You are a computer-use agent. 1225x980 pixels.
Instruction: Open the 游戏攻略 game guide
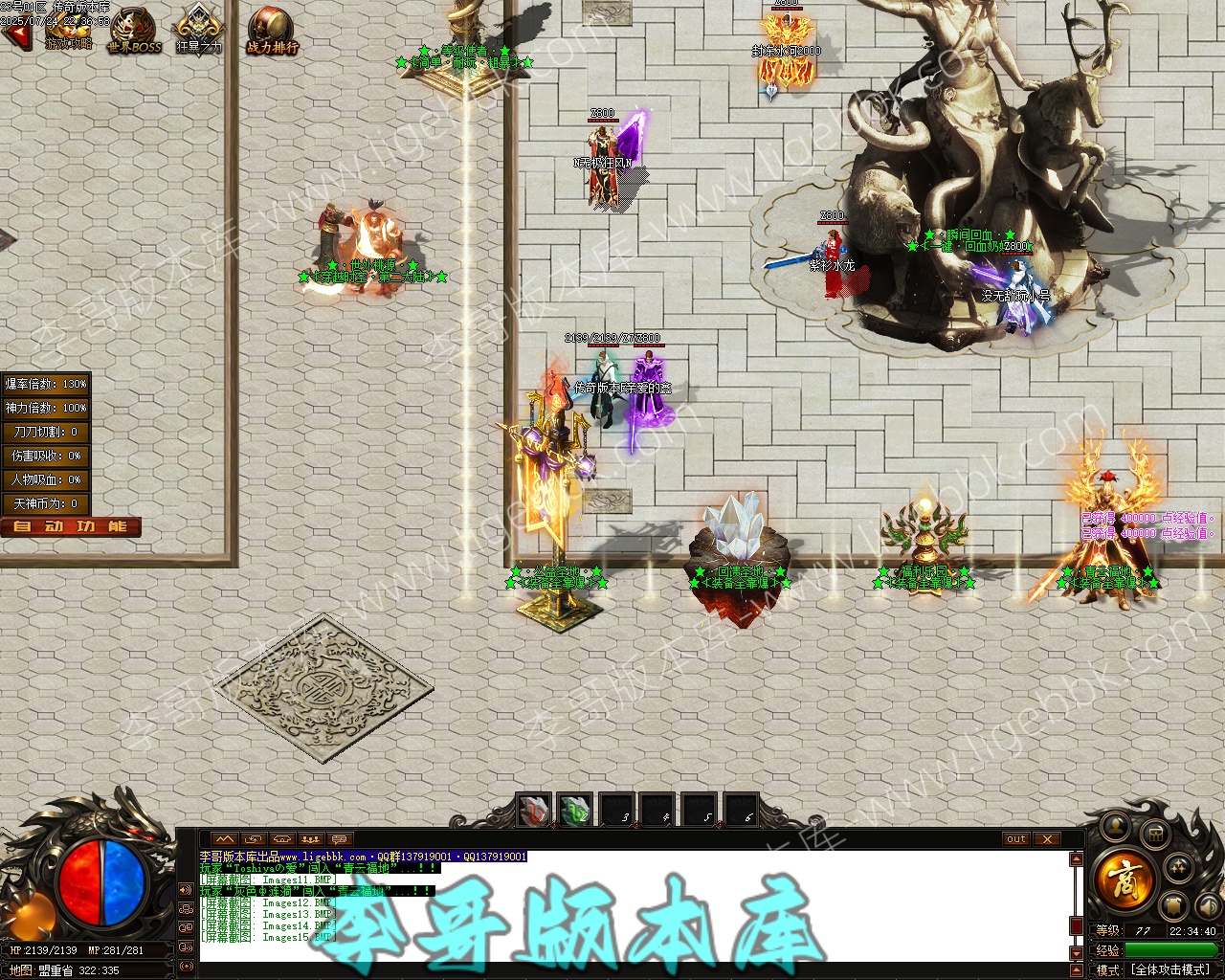pyautogui.click(x=67, y=31)
